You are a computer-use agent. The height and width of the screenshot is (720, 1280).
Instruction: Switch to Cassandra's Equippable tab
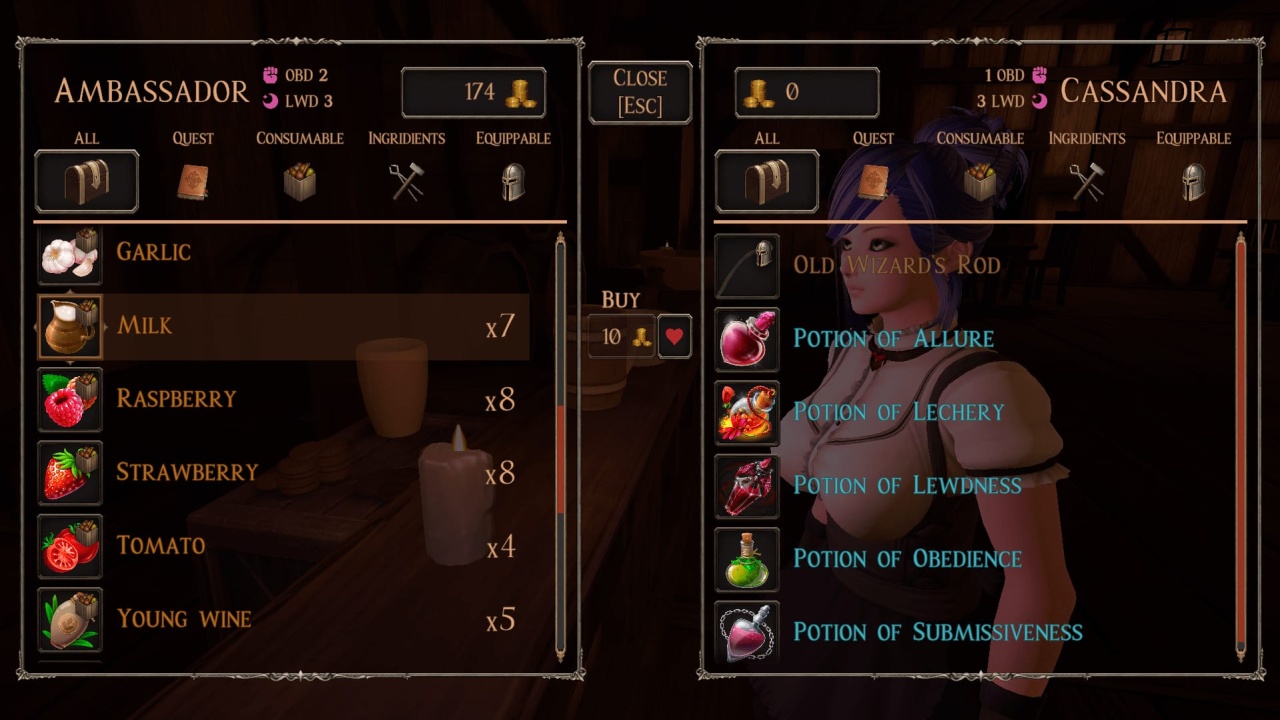click(1193, 180)
